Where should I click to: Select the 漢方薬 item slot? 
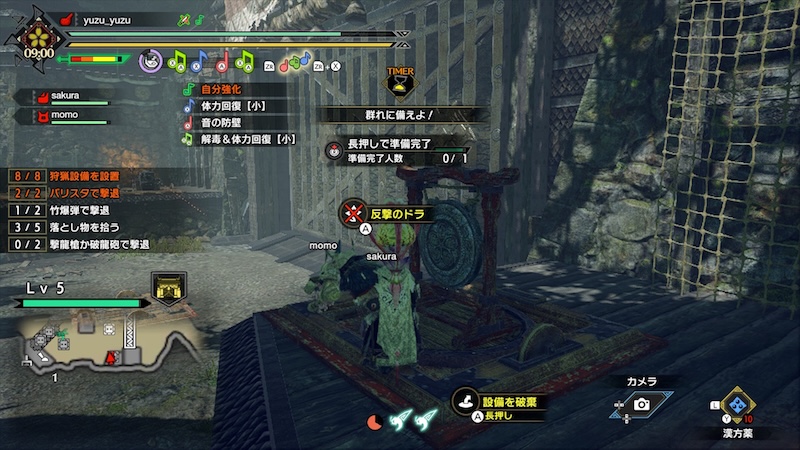(739, 405)
